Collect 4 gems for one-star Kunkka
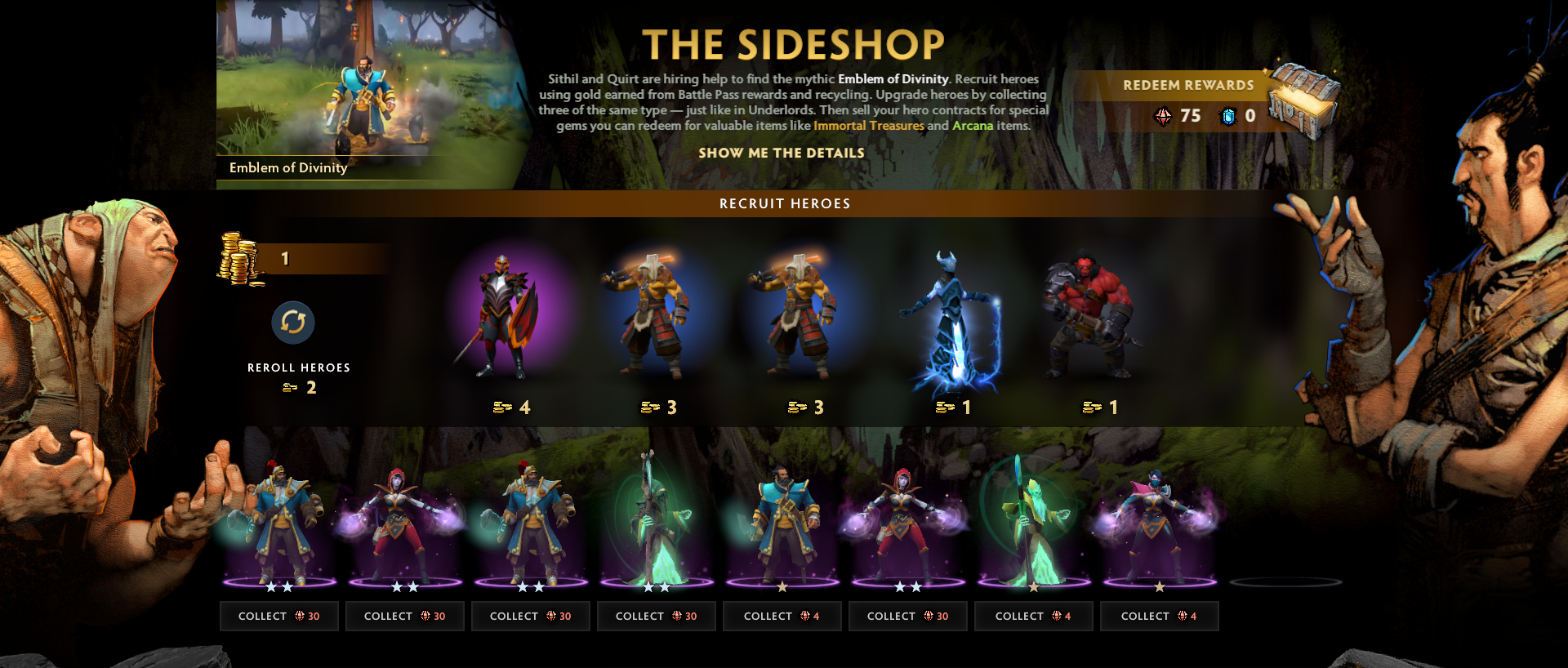1568x668 pixels. (x=782, y=617)
